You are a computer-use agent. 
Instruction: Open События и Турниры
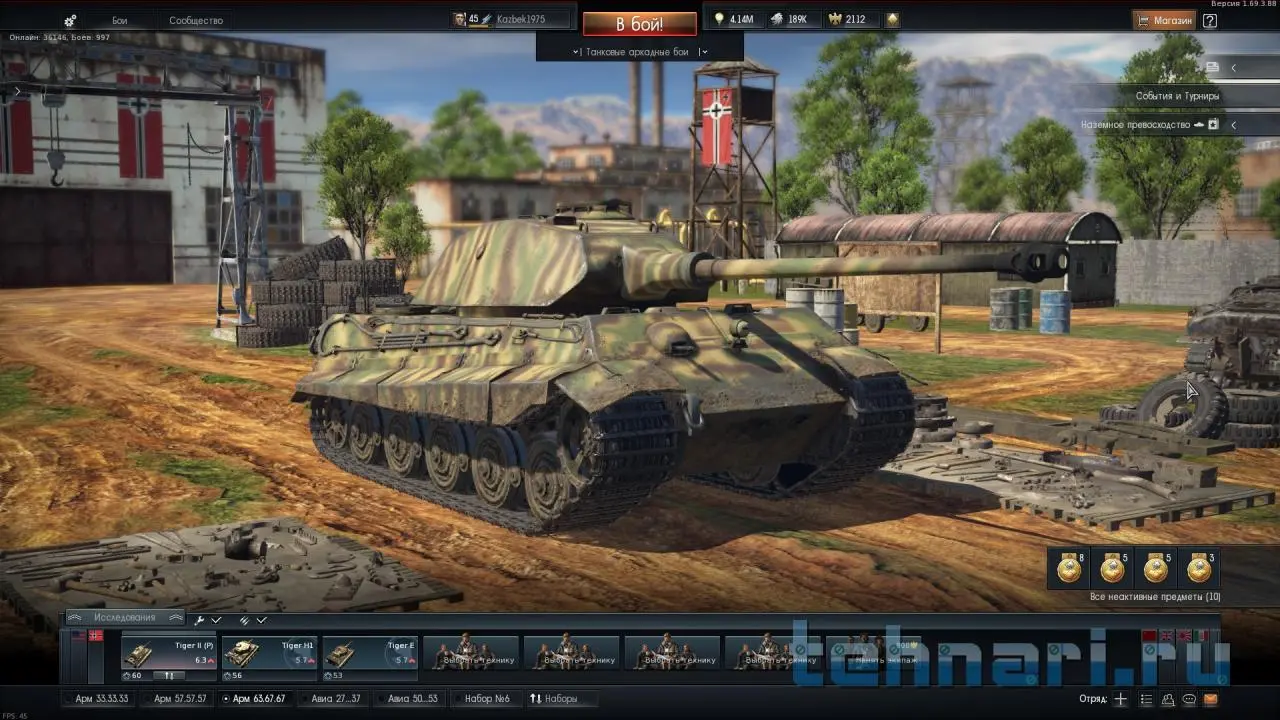[1176, 96]
